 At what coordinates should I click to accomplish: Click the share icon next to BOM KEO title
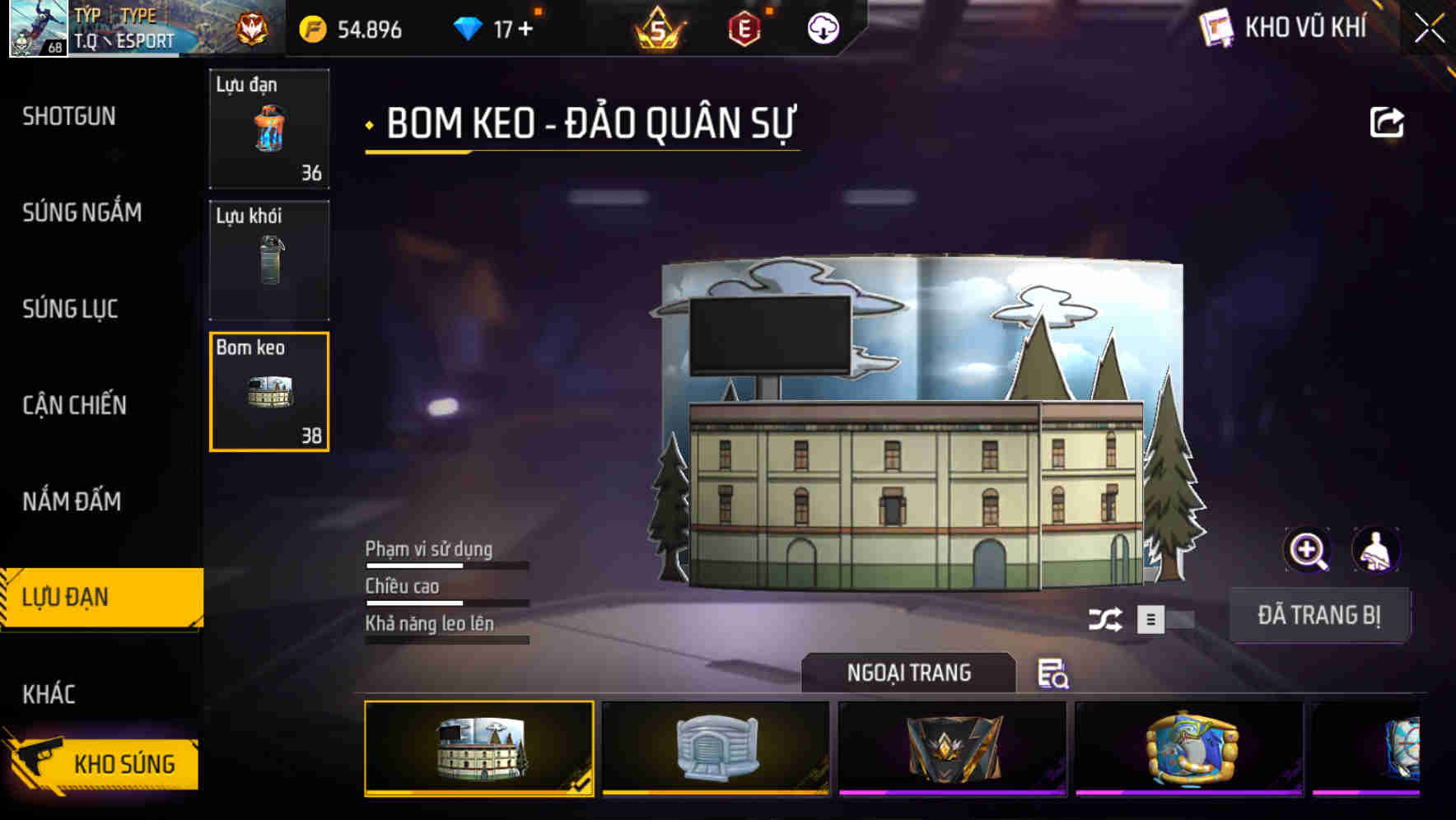pyautogui.click(x=1388, y=122)
